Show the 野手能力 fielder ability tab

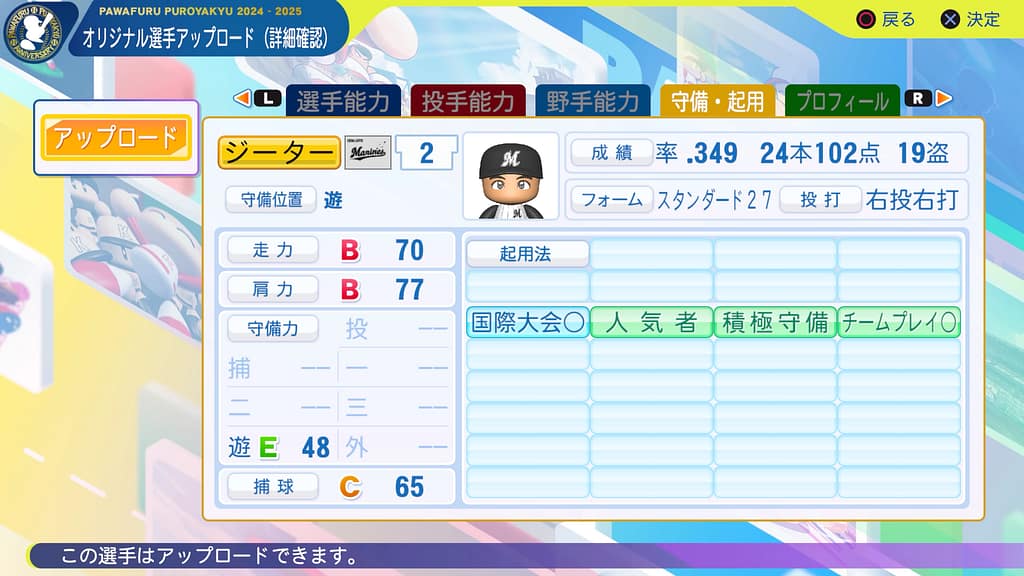click(592, 101)
